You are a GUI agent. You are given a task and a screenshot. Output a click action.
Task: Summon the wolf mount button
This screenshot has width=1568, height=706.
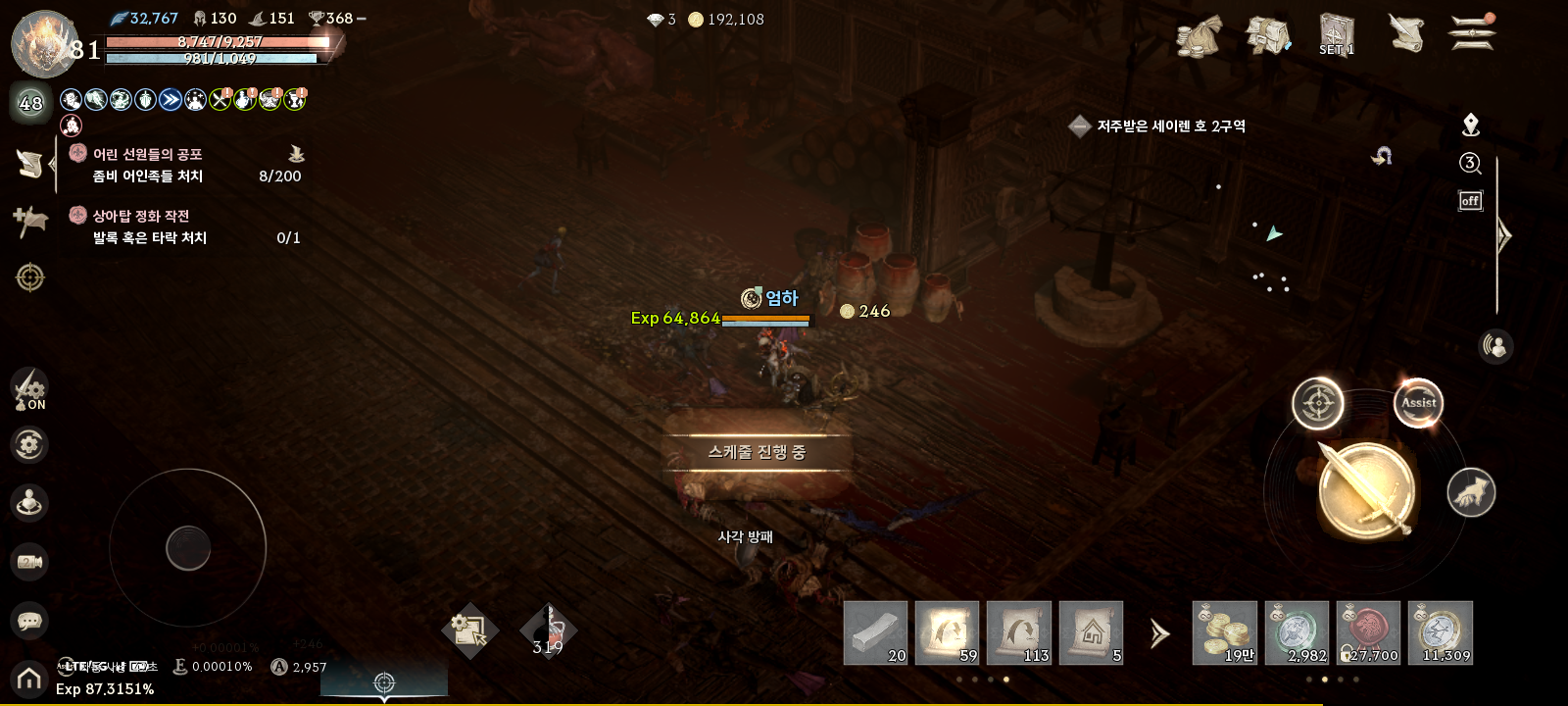1471,492
